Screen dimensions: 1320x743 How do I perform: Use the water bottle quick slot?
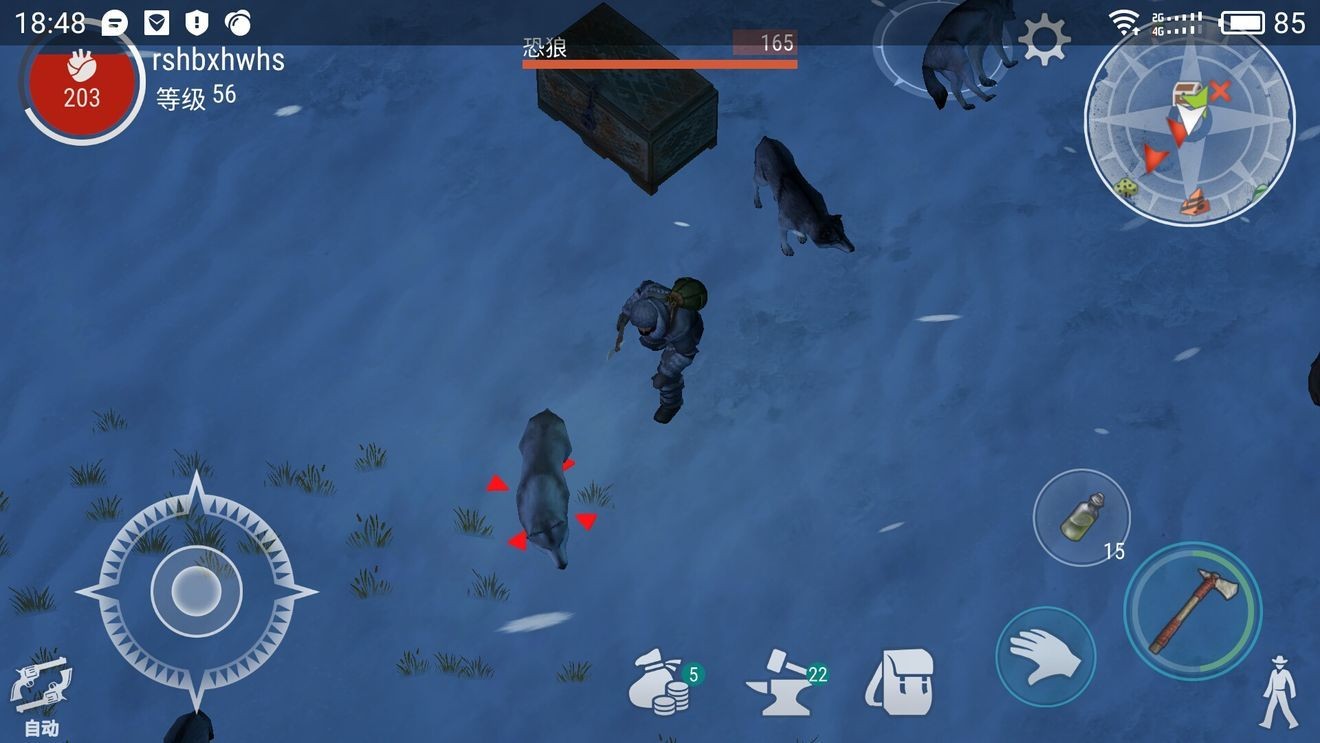coord(1081,518)
